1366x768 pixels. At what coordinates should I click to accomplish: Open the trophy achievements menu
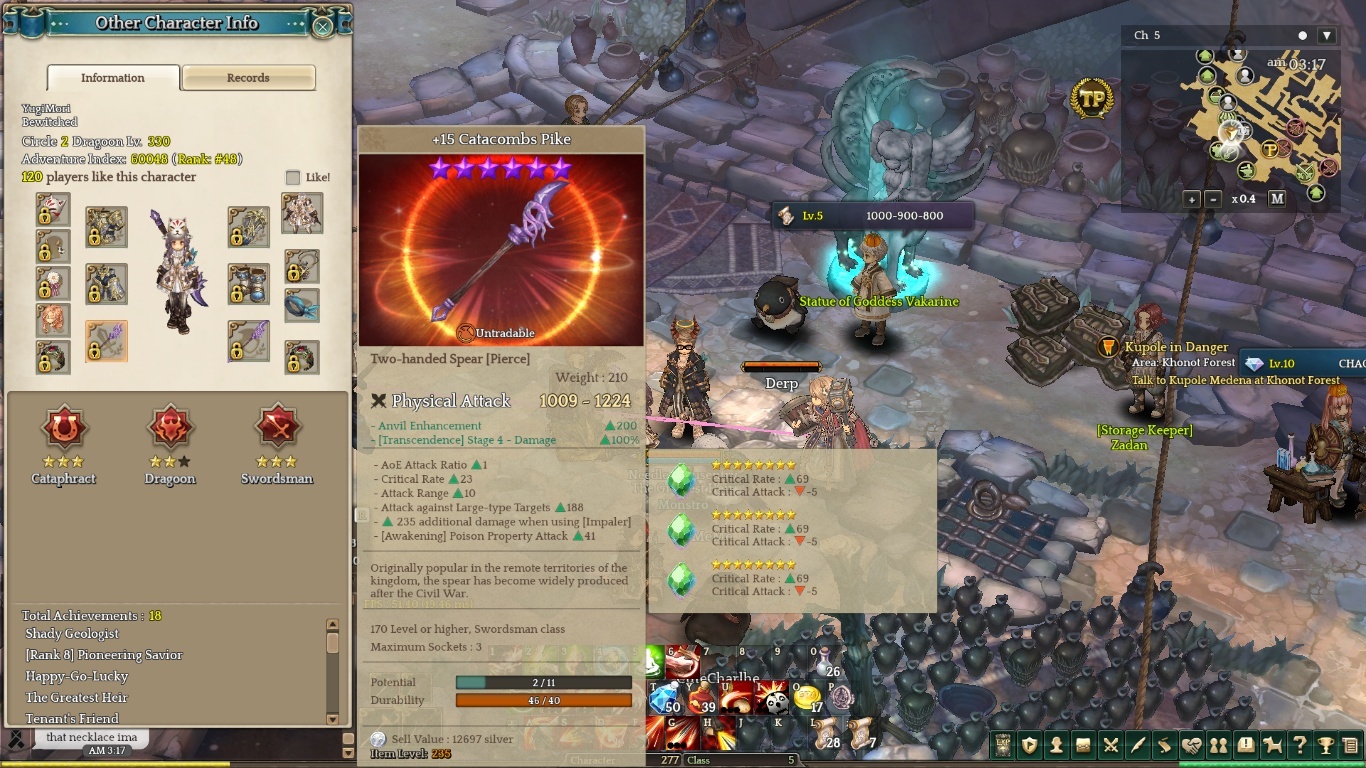(1326, 745)
